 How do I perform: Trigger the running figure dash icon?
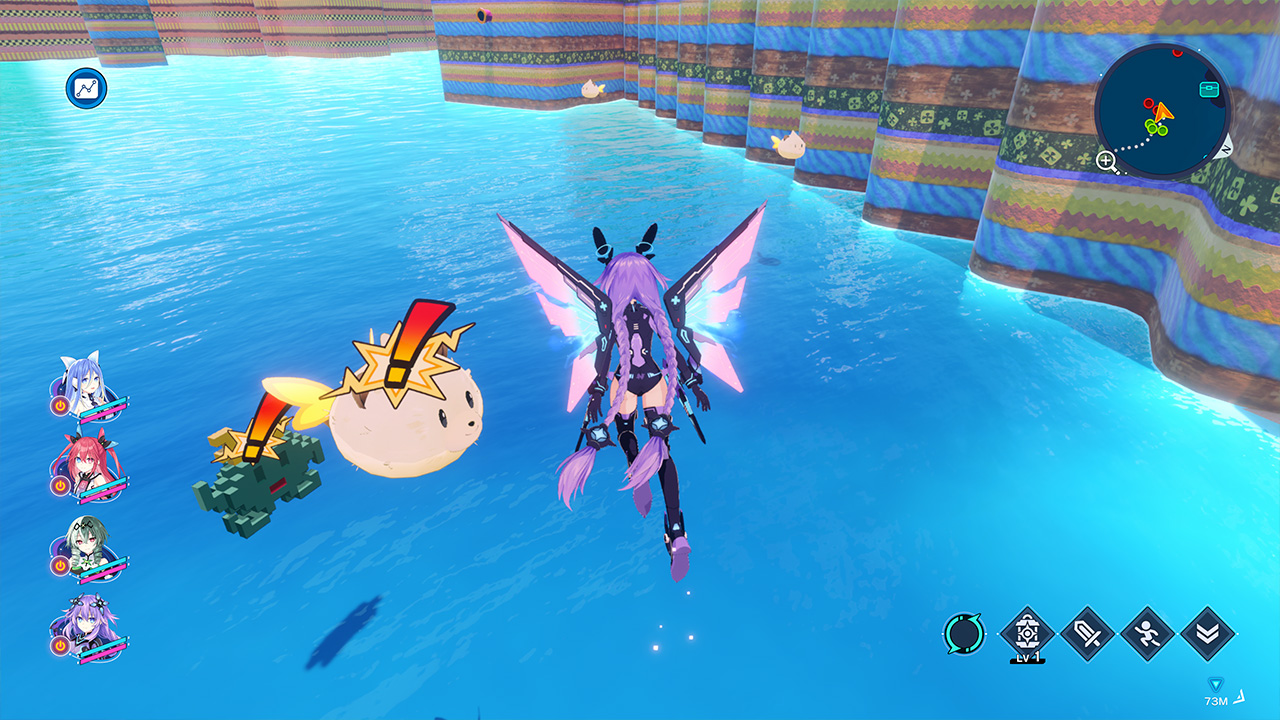pyautogui.click(x=1147, y=633)
